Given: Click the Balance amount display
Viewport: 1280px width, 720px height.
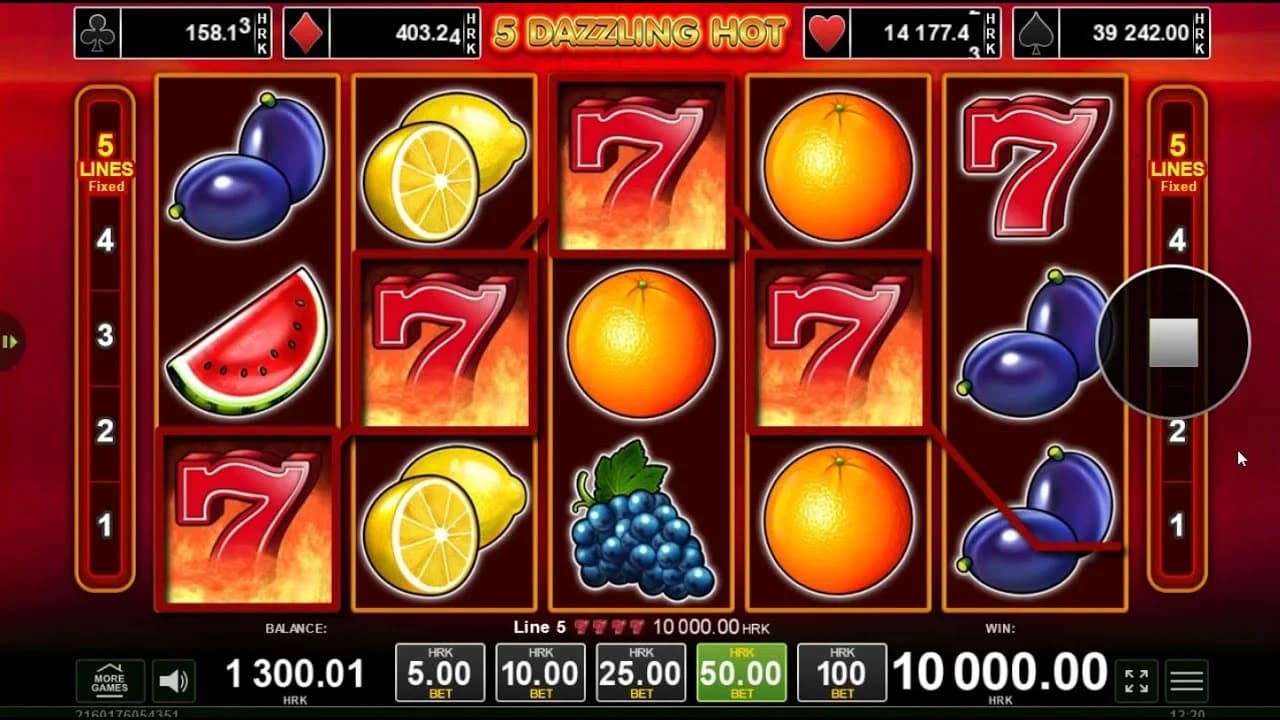Looking at the screenshot, I should point(295,672).
